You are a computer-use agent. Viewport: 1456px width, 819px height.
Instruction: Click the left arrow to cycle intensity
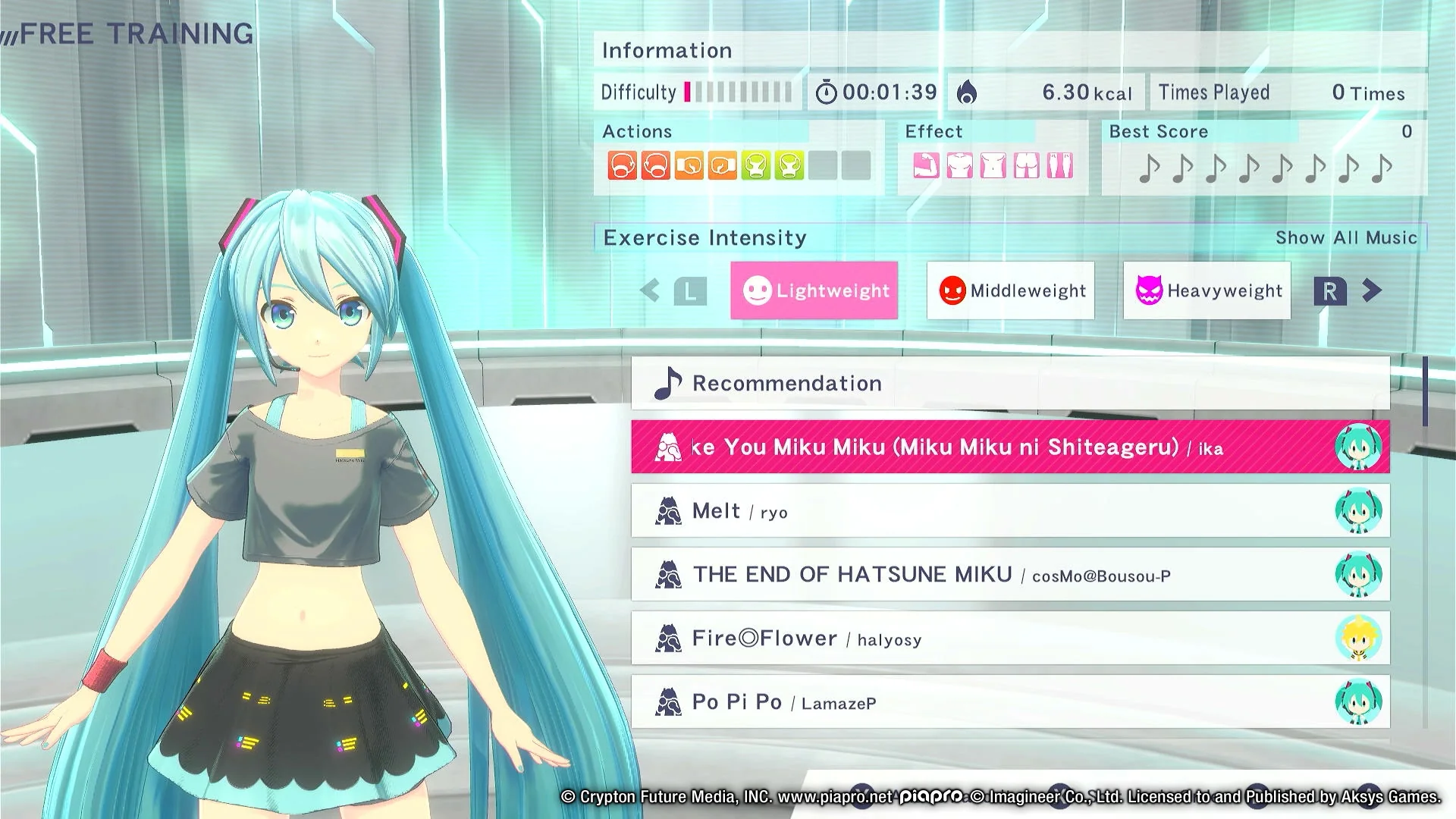point(650,290)
